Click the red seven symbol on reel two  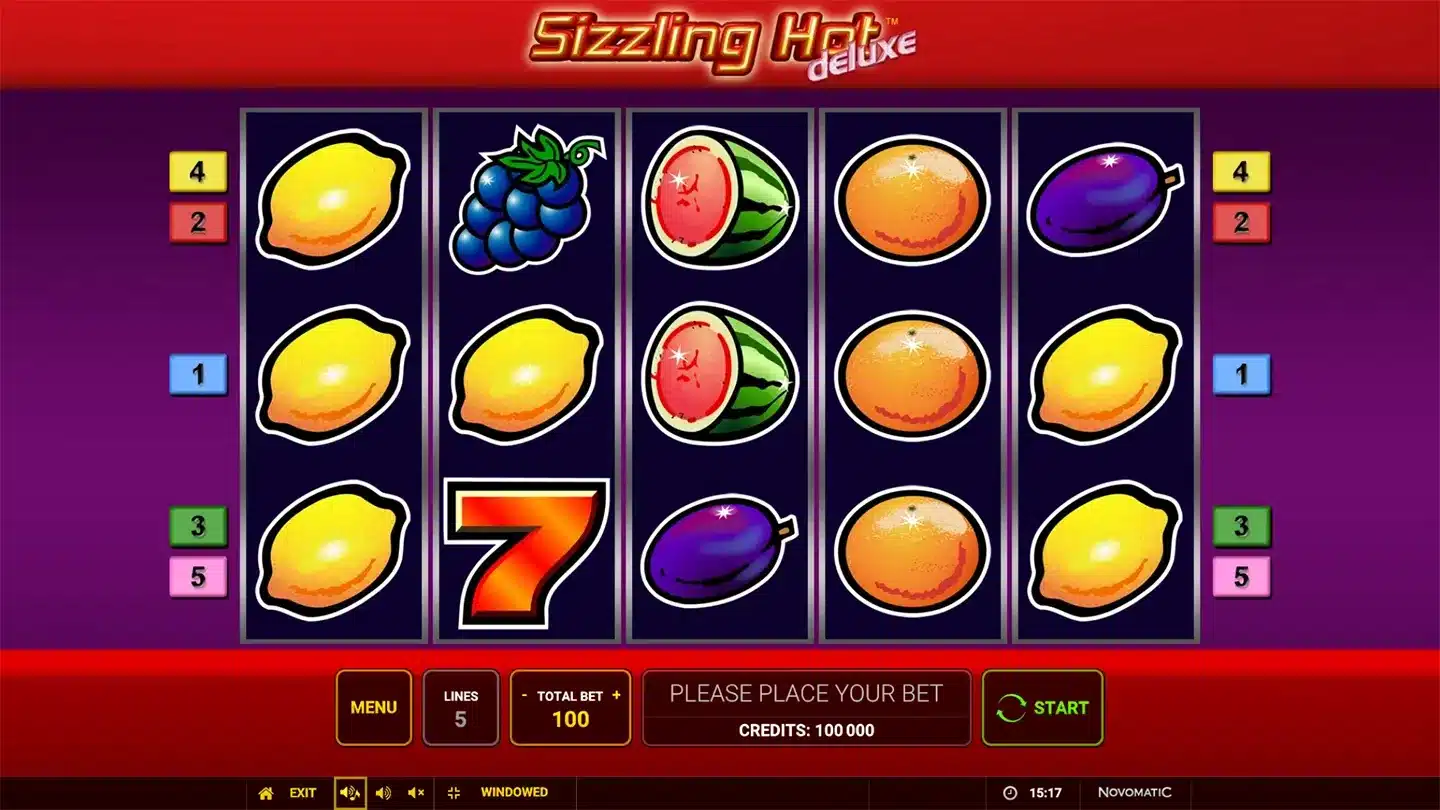(x=524, y=550)
